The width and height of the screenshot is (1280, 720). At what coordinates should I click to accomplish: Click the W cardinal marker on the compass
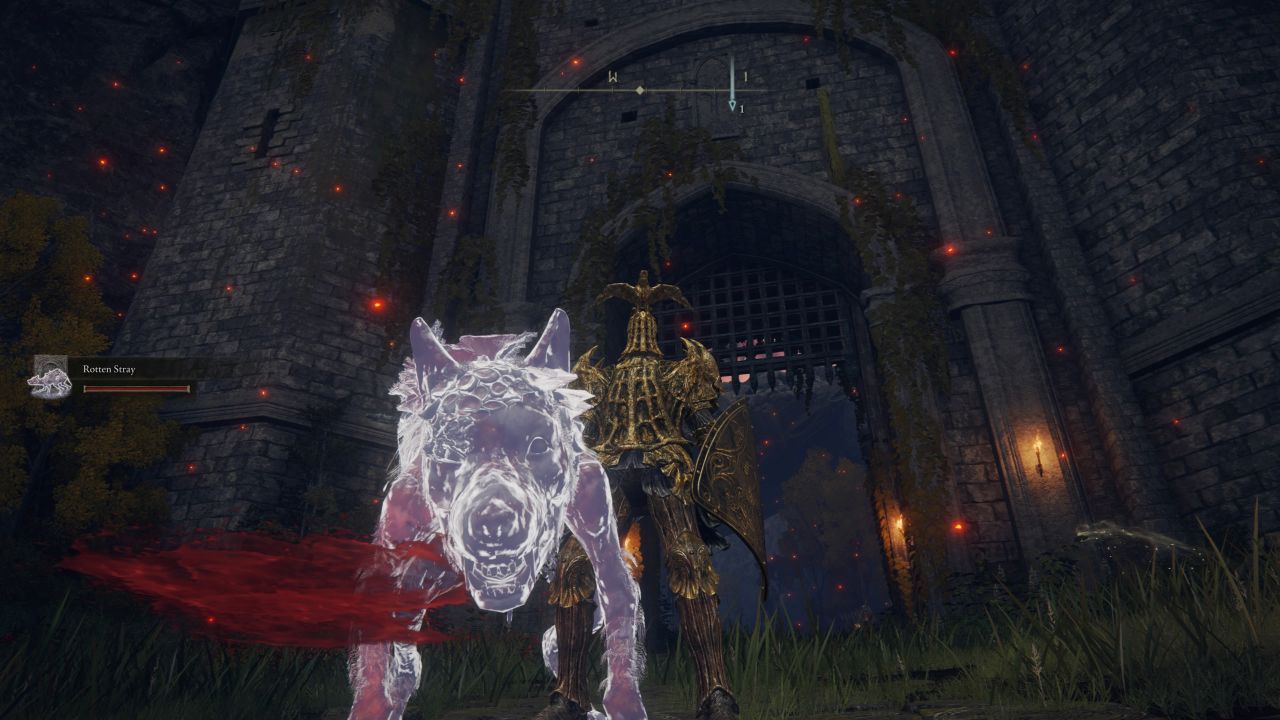coord(612,76)
